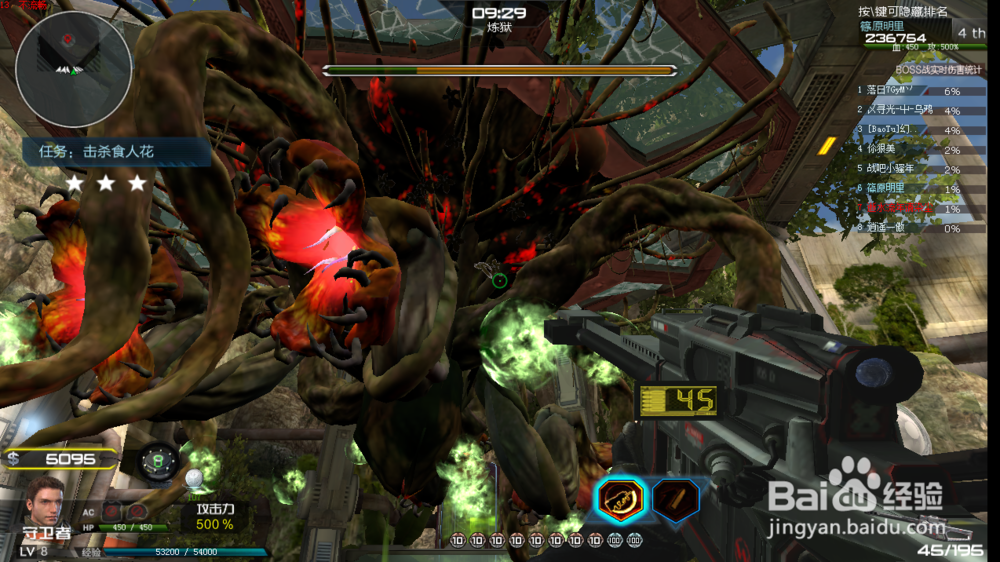Click the landmine item icon
The height and width of the screenshot is (562, 1000).
tap(158, 463)
